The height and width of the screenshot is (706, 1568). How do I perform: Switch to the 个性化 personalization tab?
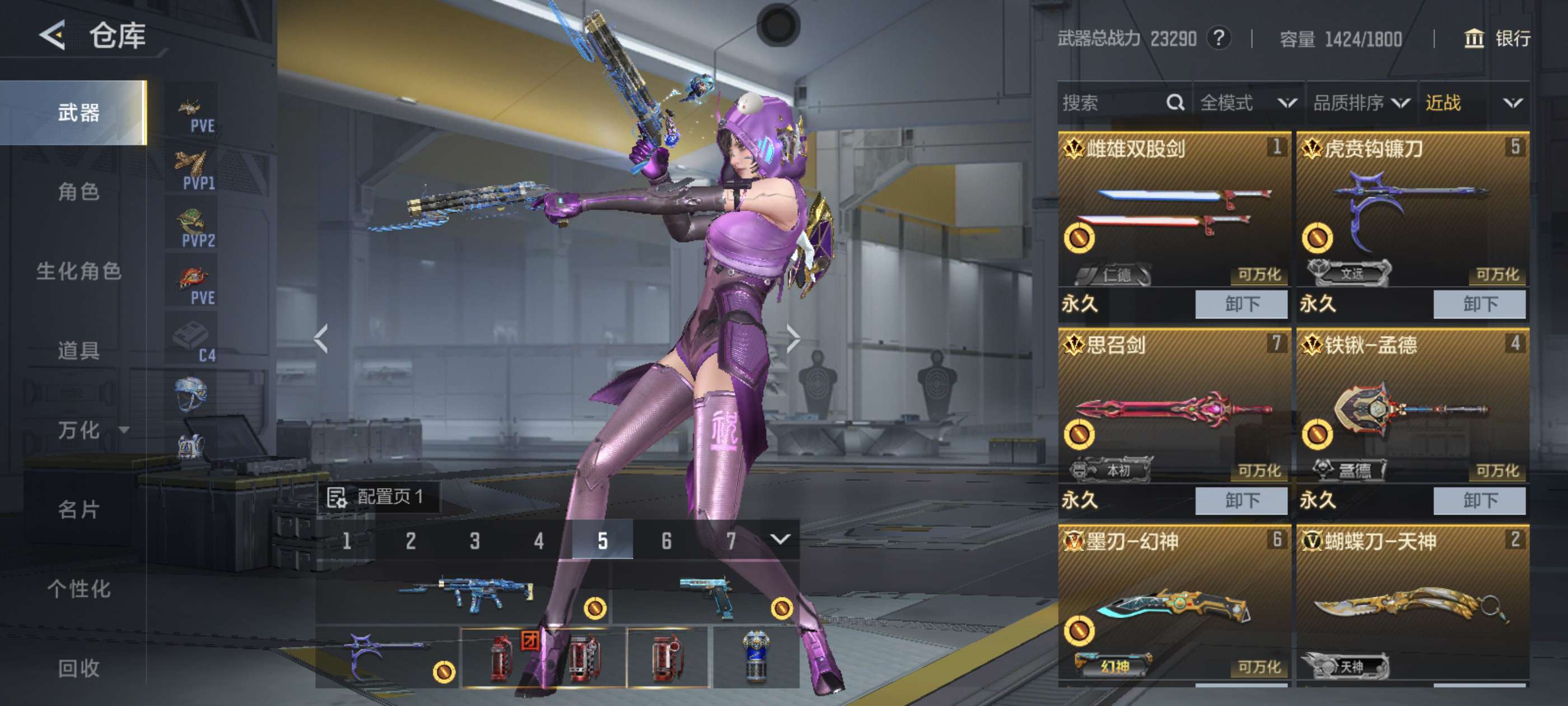pyautogui.click(x=78, y=588)
